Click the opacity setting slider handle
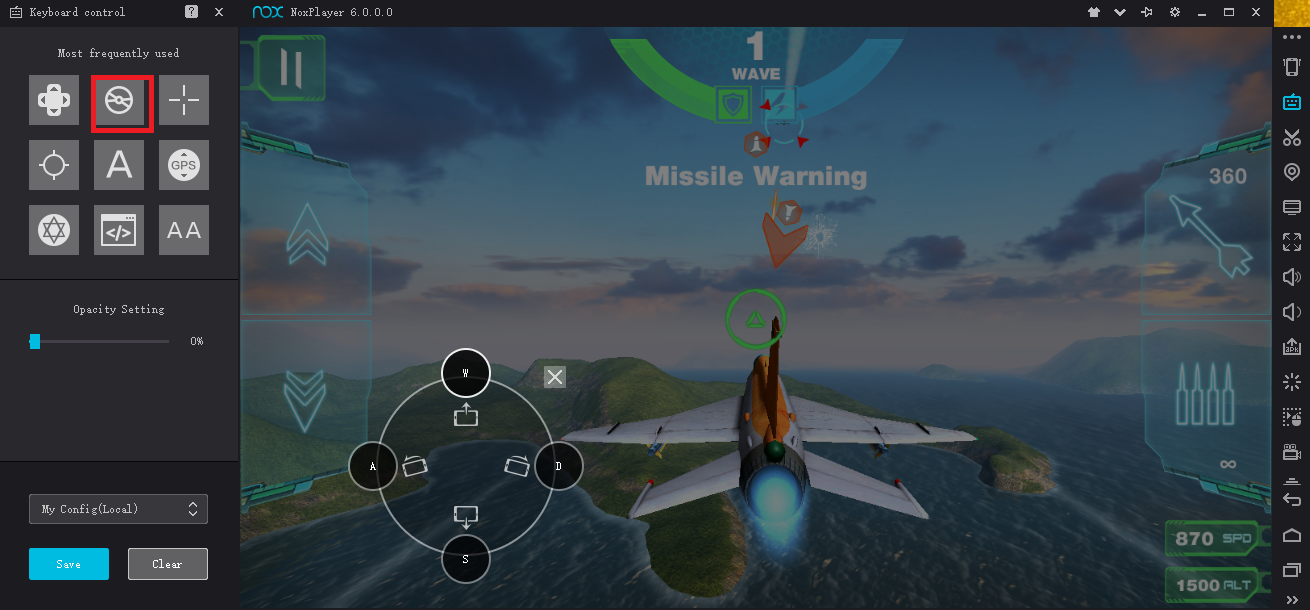 coord(35,342)
